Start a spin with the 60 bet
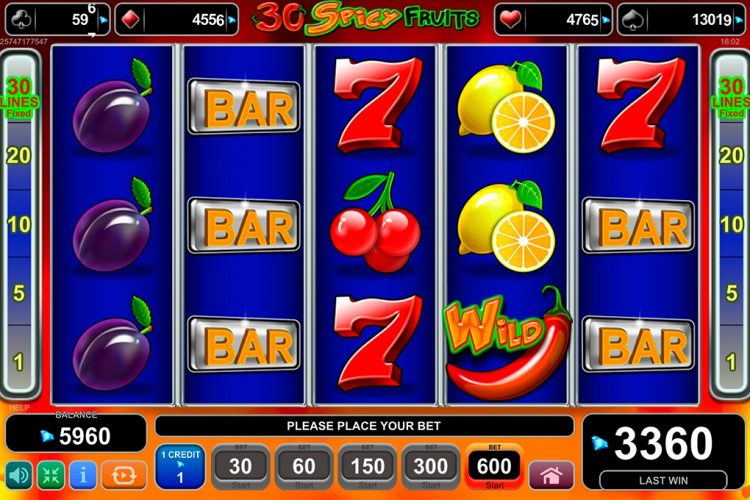The width and height of the screenshot is (750, 500). tap(304, 467)
